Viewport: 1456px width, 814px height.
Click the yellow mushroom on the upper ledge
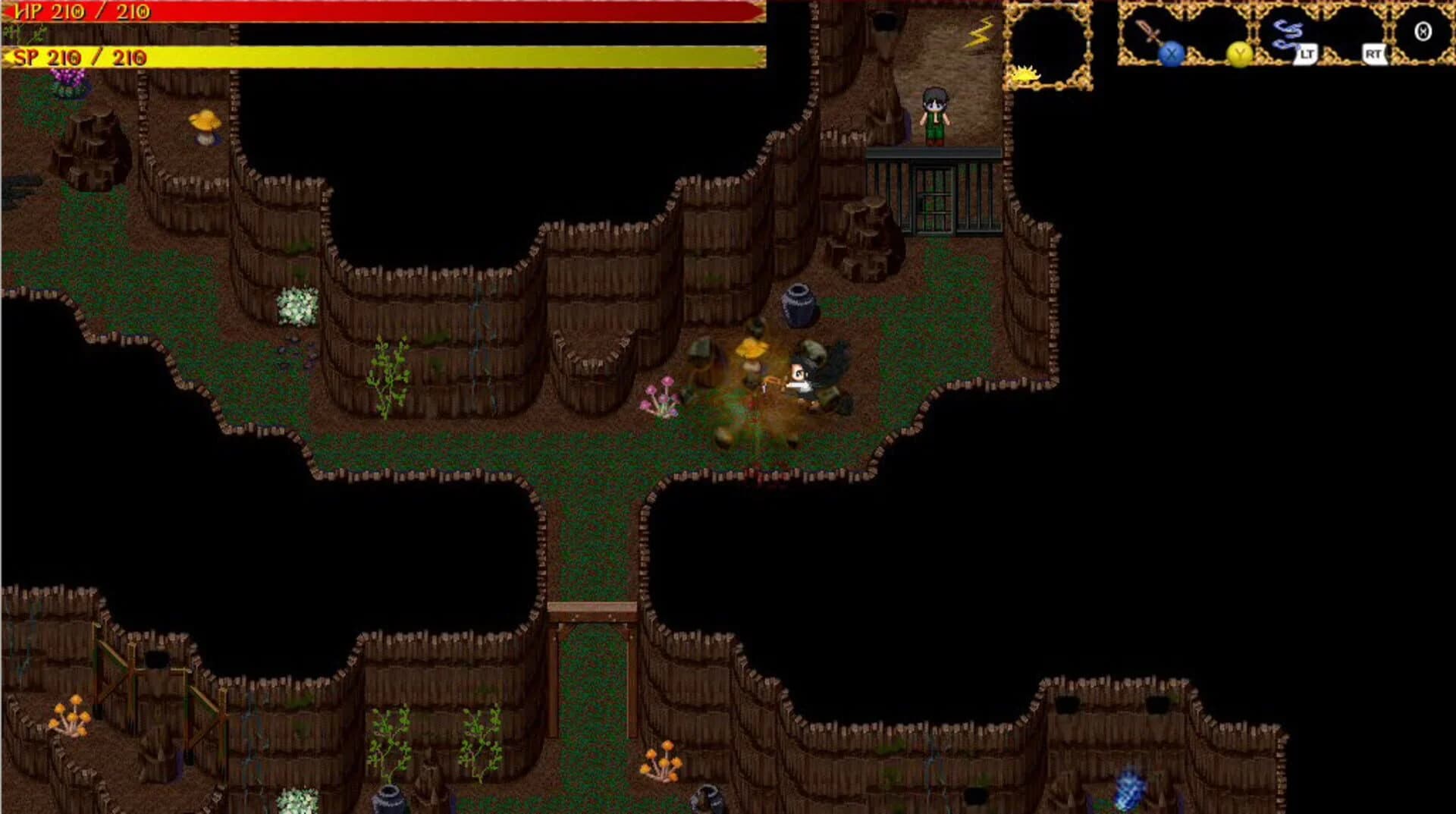(206, 121)
